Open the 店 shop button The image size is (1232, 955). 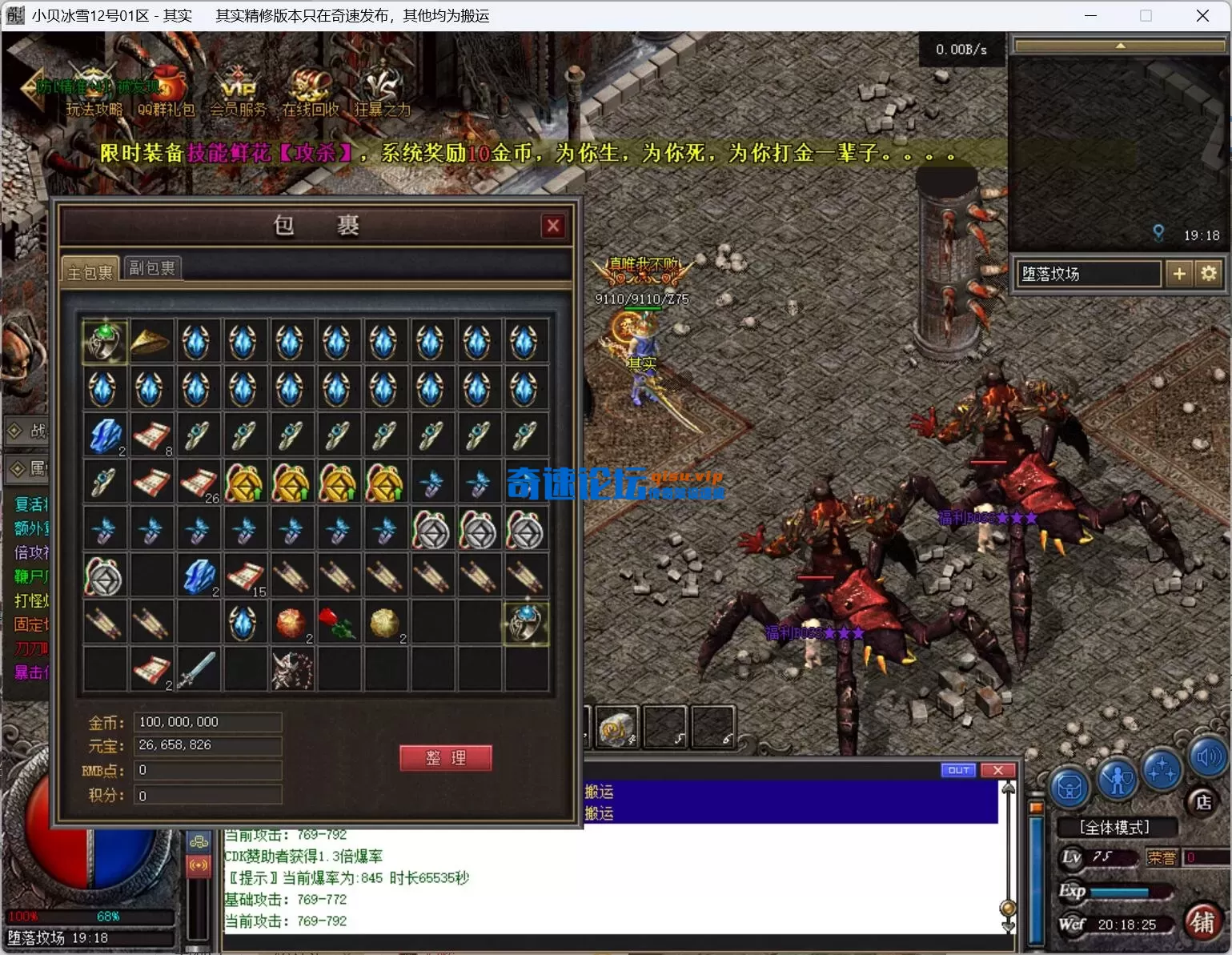[1202, 802]
